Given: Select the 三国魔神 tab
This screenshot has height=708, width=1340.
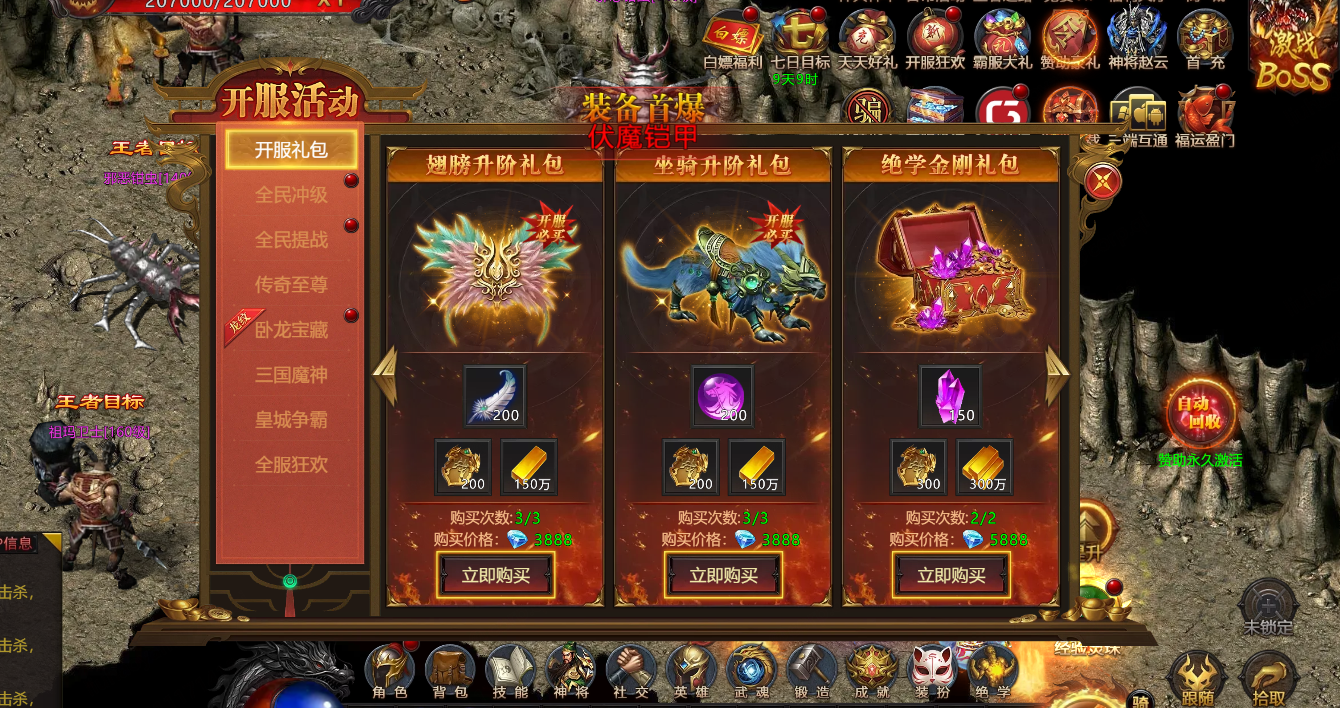Looking at the screenshot, I should tap(291, 375).
